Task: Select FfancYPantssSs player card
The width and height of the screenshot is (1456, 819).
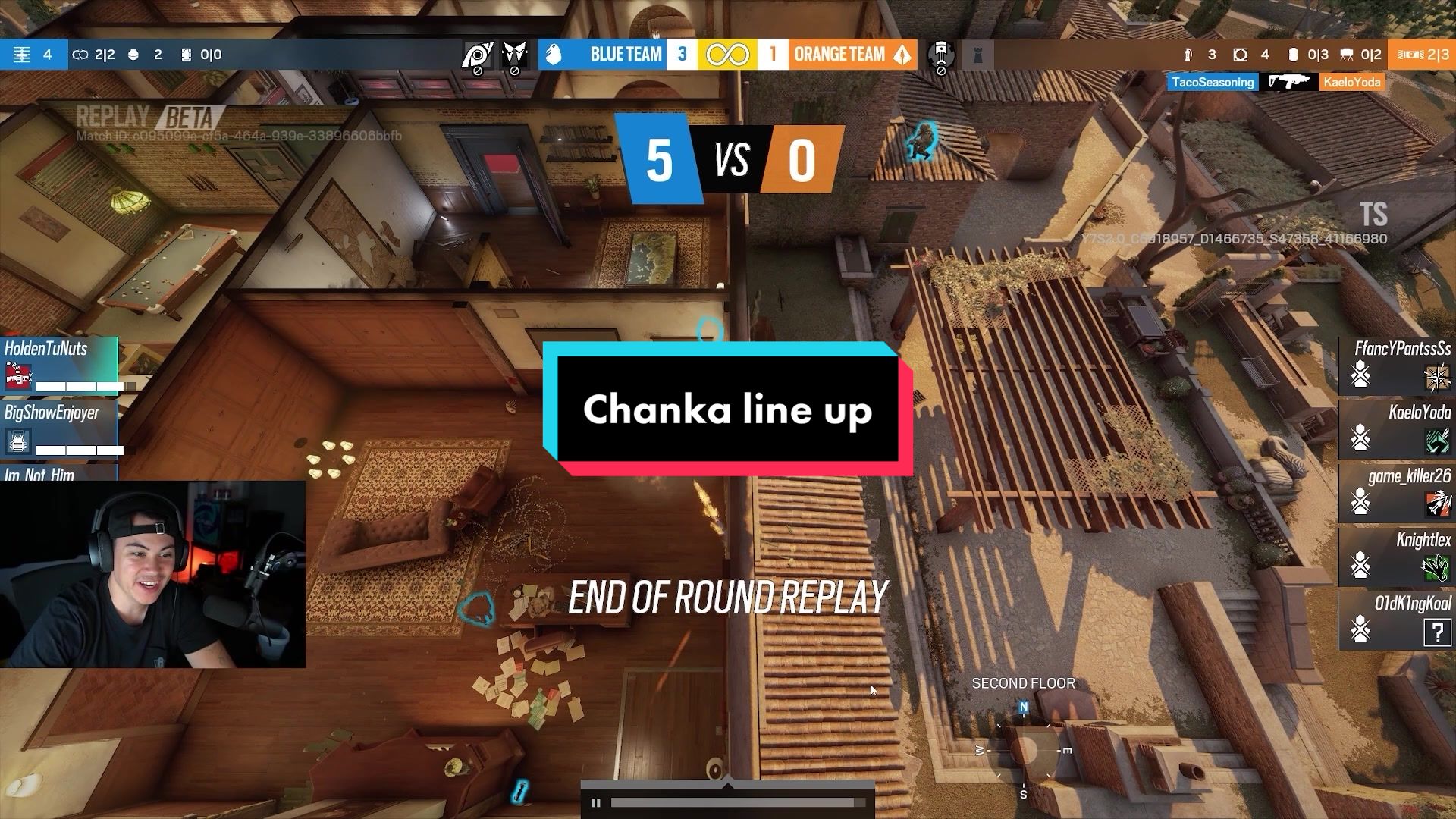Action: [1396, 365]
